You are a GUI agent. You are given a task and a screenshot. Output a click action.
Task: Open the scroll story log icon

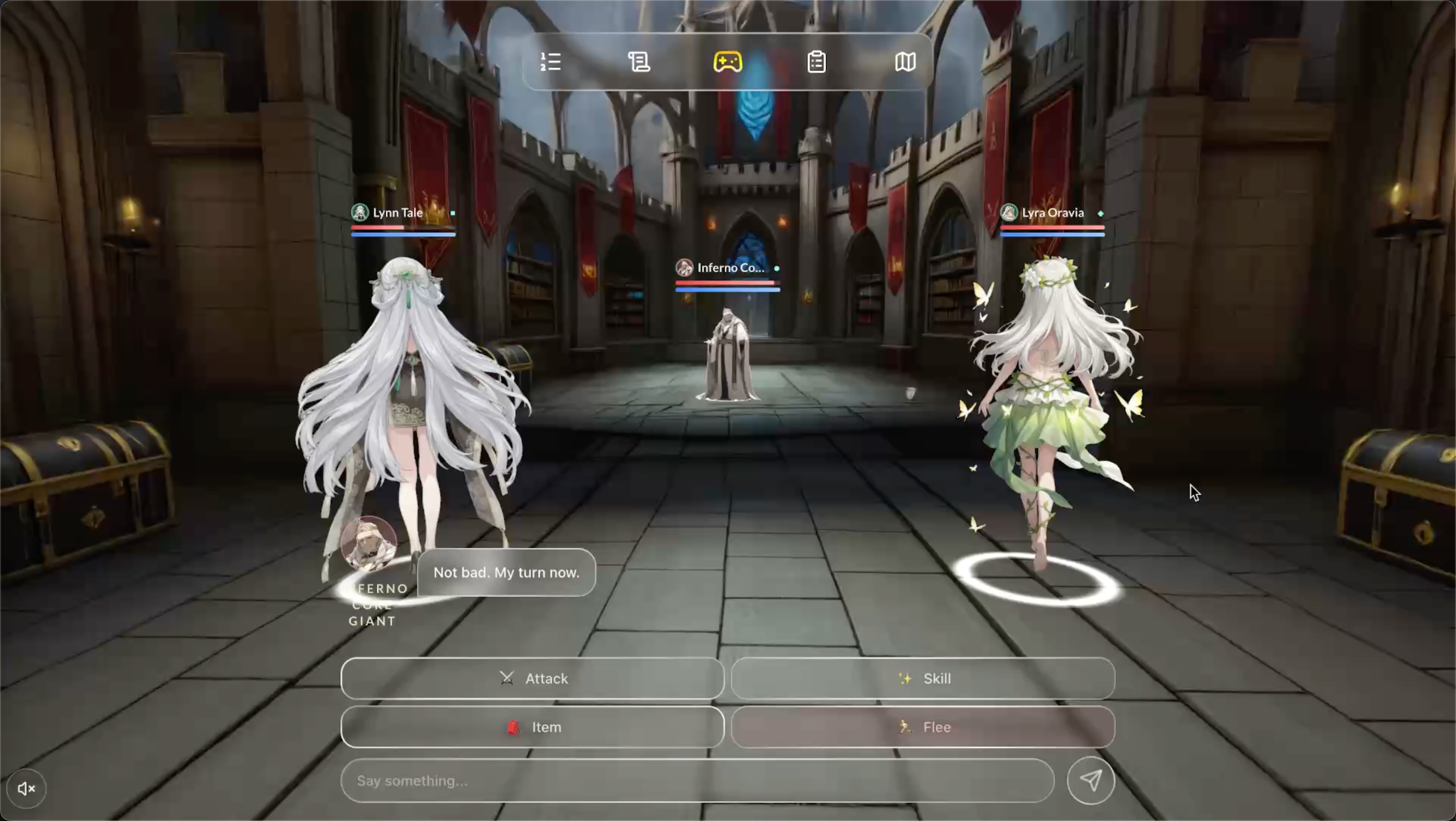coord(639,61)
